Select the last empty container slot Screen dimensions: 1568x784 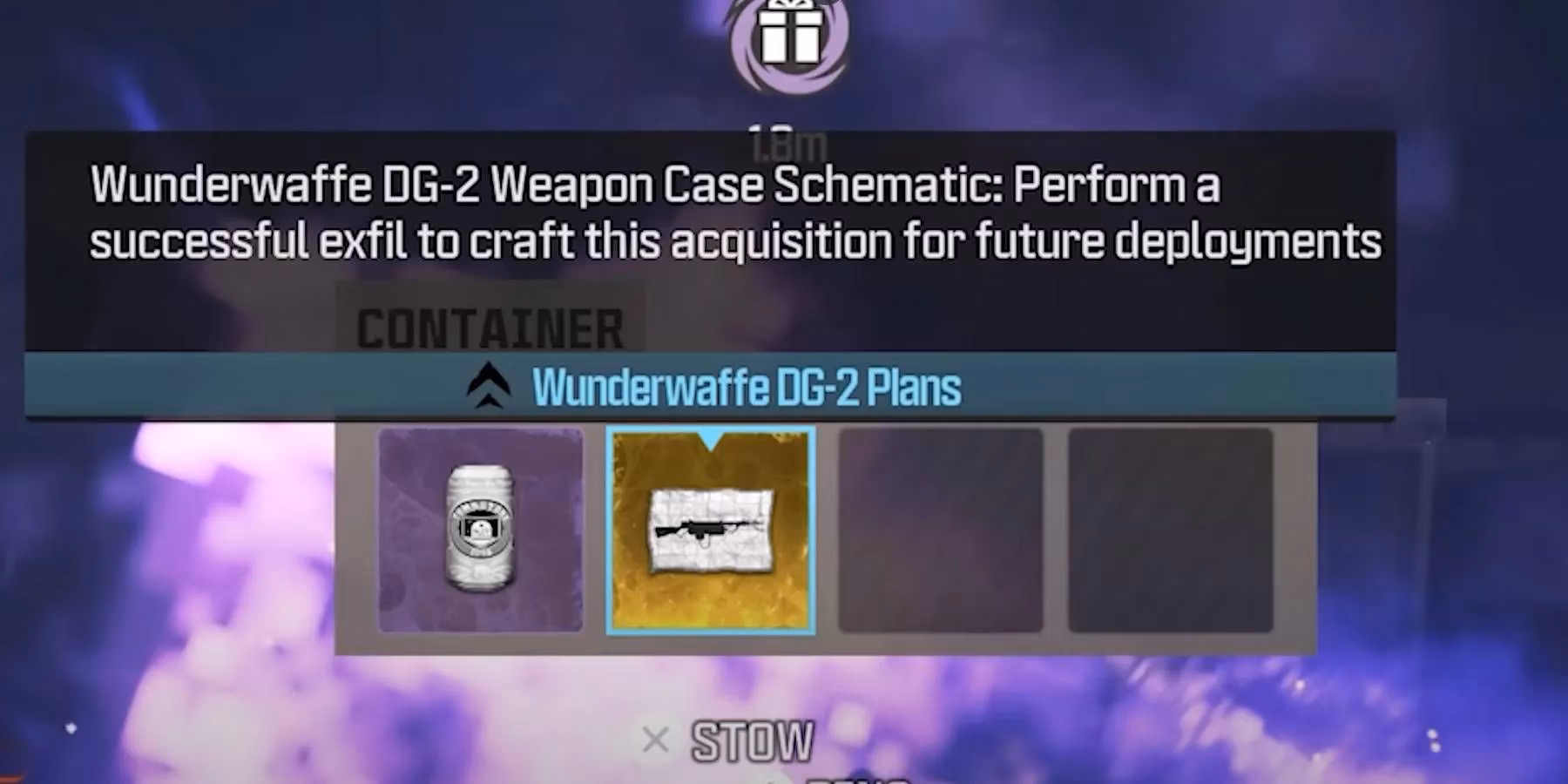(x=1172, y=531)
